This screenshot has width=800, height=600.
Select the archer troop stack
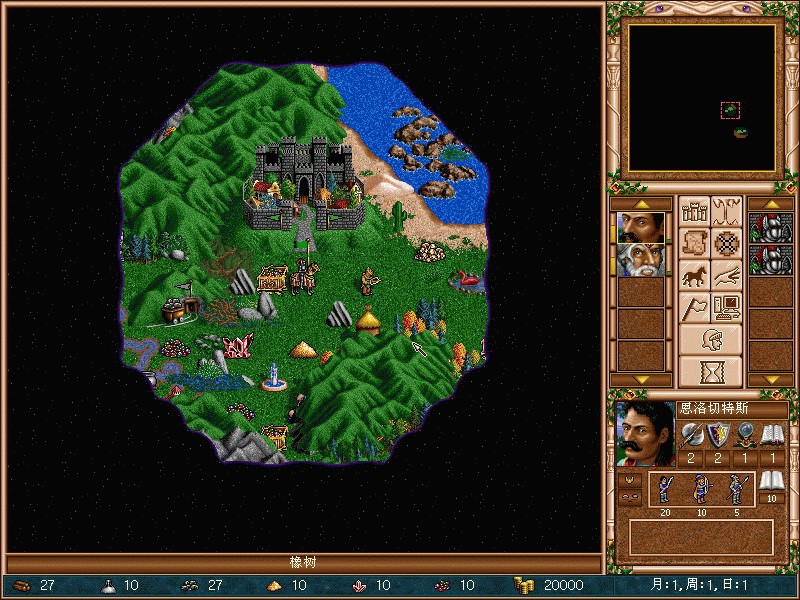coord(702,488)
